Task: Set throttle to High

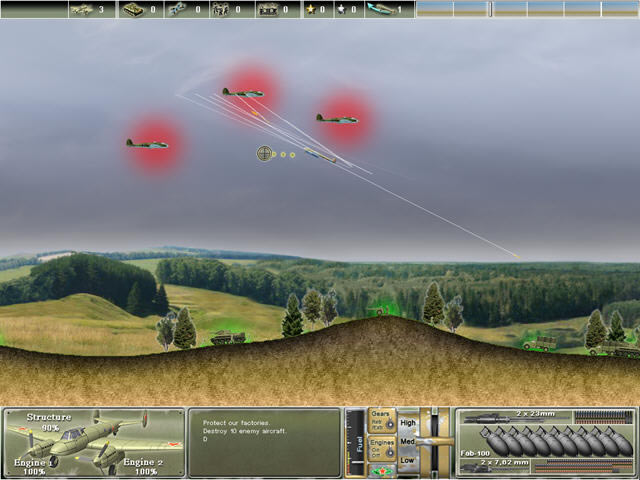Action: 408,423
